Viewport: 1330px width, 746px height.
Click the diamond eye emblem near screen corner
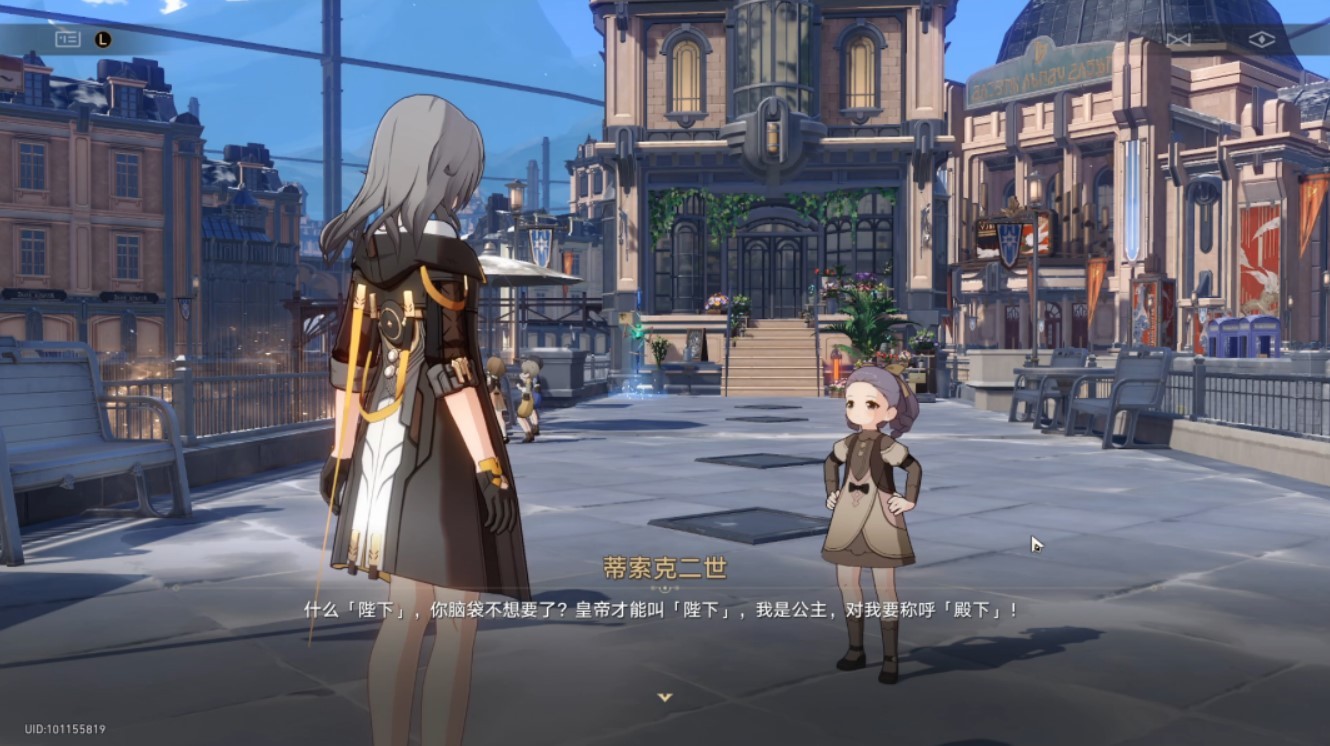1262,38
